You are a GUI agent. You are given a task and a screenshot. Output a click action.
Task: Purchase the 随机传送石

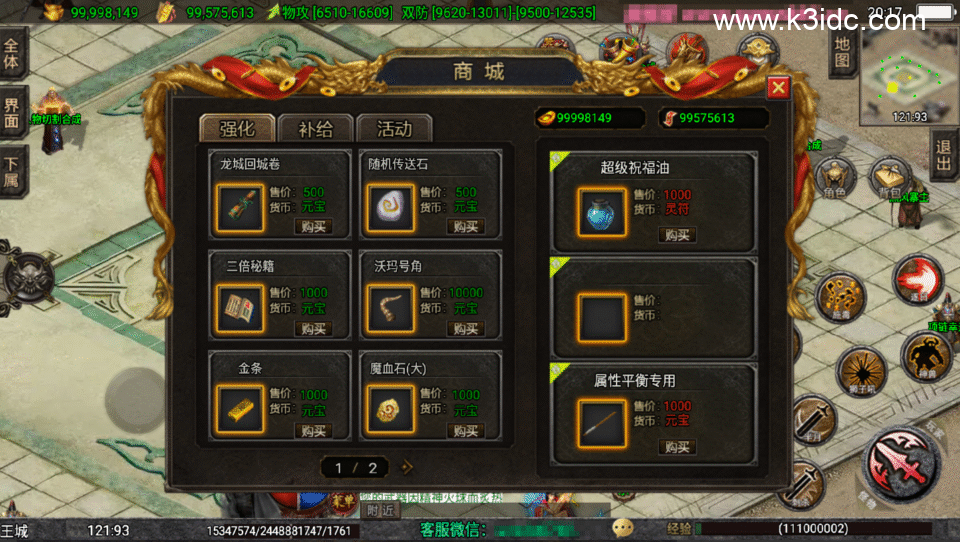click(465, 227)
